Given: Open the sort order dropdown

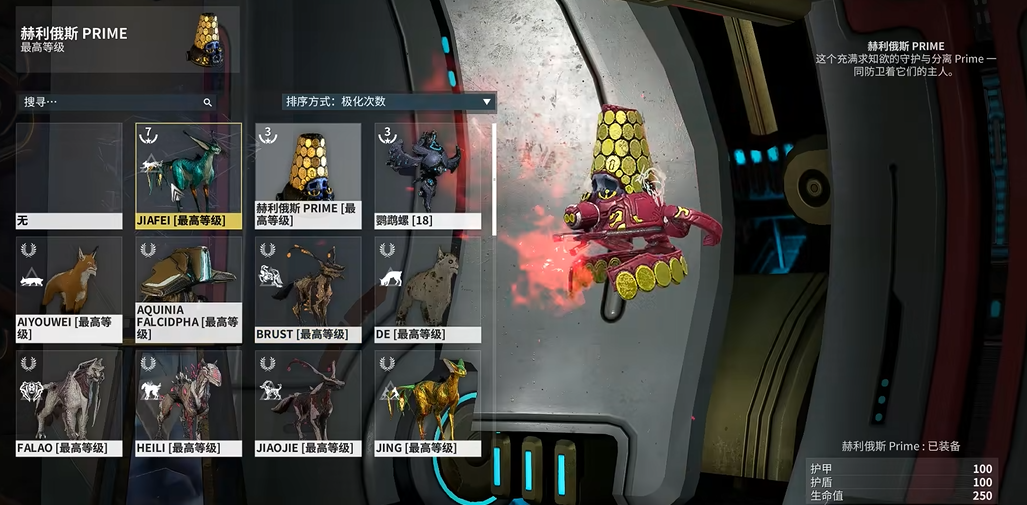Looking at the screenshot, I should (389, 101).
